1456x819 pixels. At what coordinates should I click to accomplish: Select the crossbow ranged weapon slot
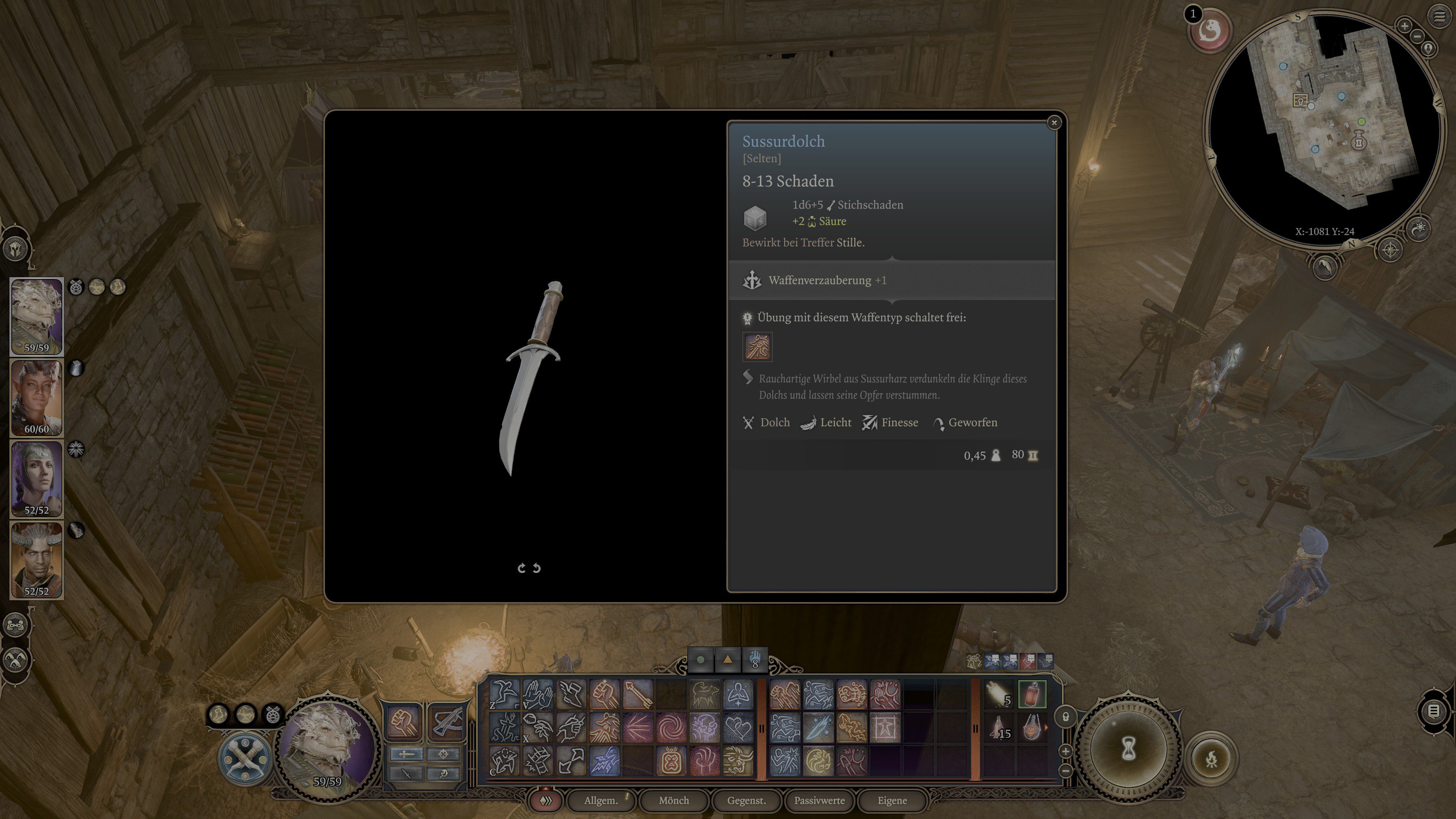pos(447,722)
